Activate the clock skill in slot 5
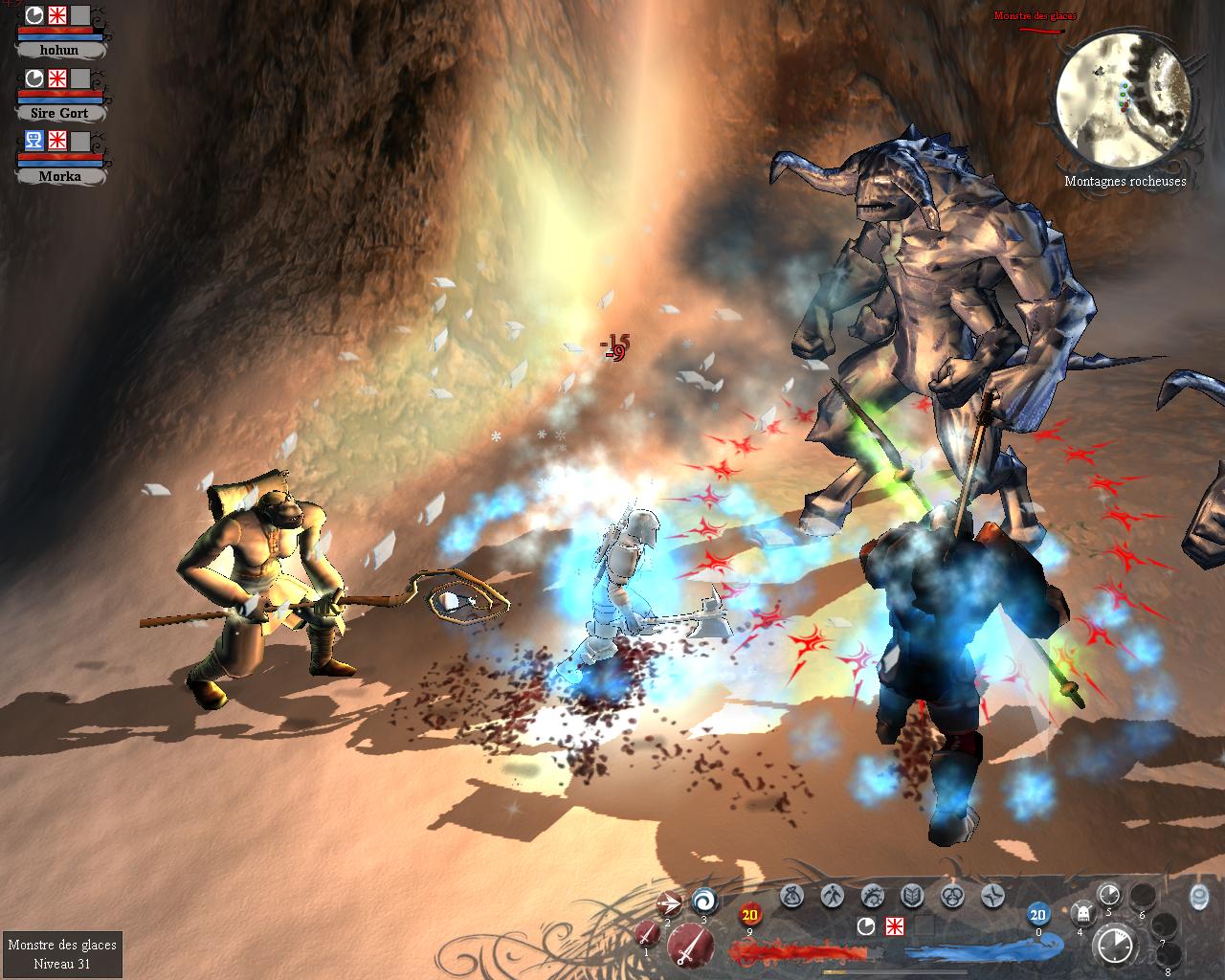1225x980 pixels. (1109, 894)
